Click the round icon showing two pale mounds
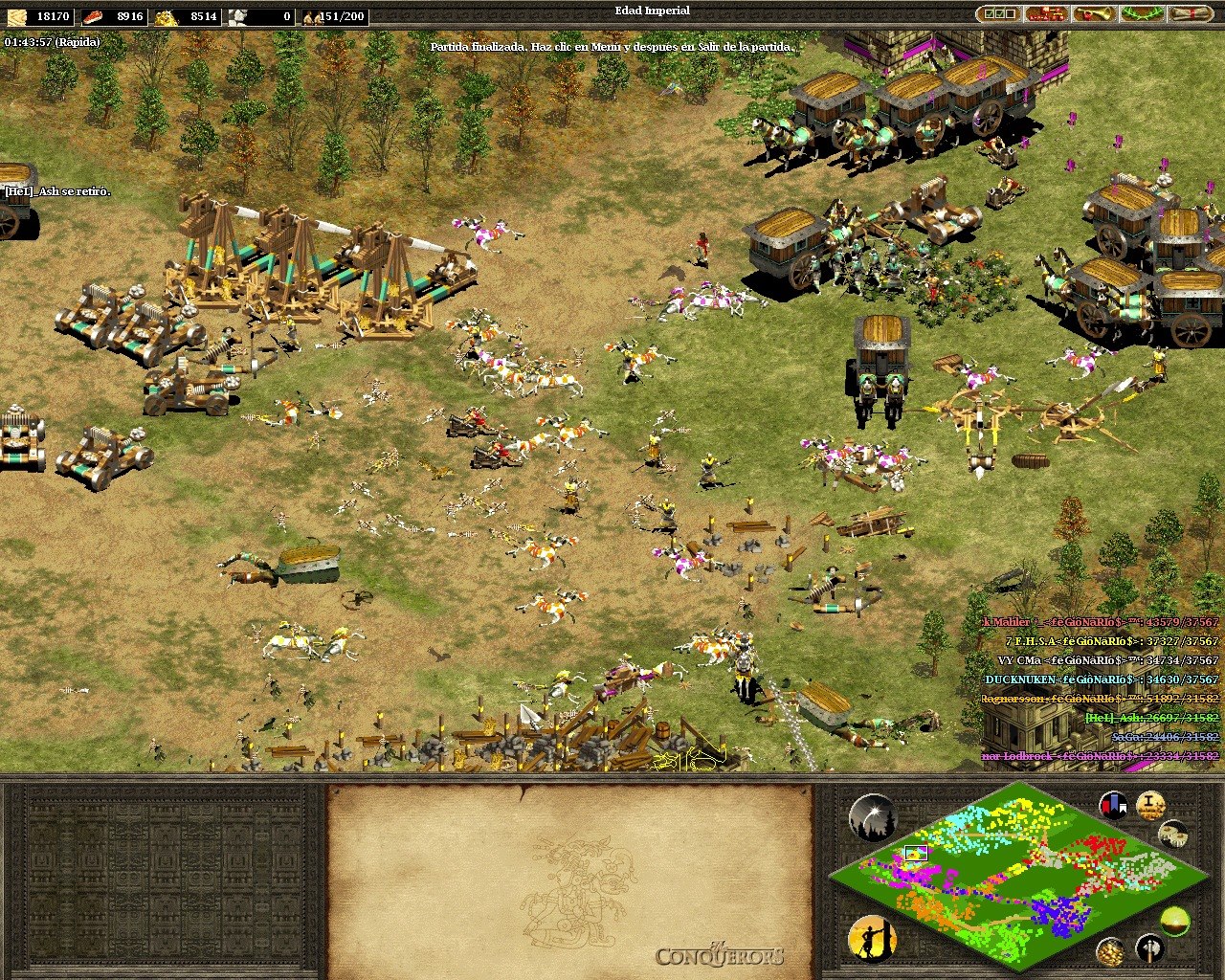Viewport: 1225px width, 980px height. point(1173,834)
